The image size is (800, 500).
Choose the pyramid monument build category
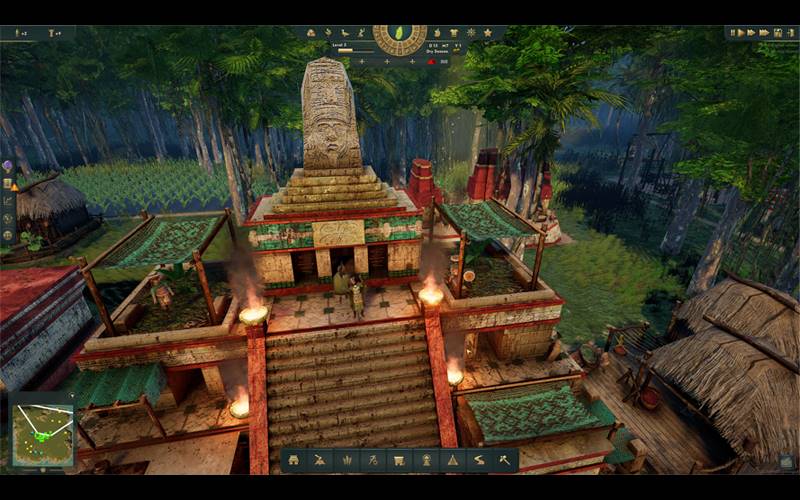451,460
